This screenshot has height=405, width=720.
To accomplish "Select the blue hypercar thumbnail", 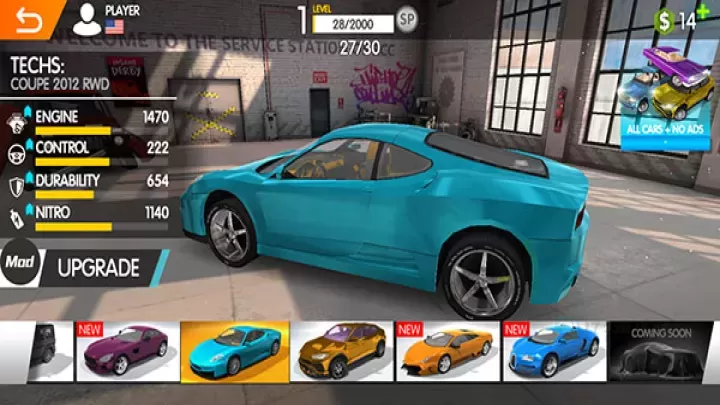I will point(556,351).
